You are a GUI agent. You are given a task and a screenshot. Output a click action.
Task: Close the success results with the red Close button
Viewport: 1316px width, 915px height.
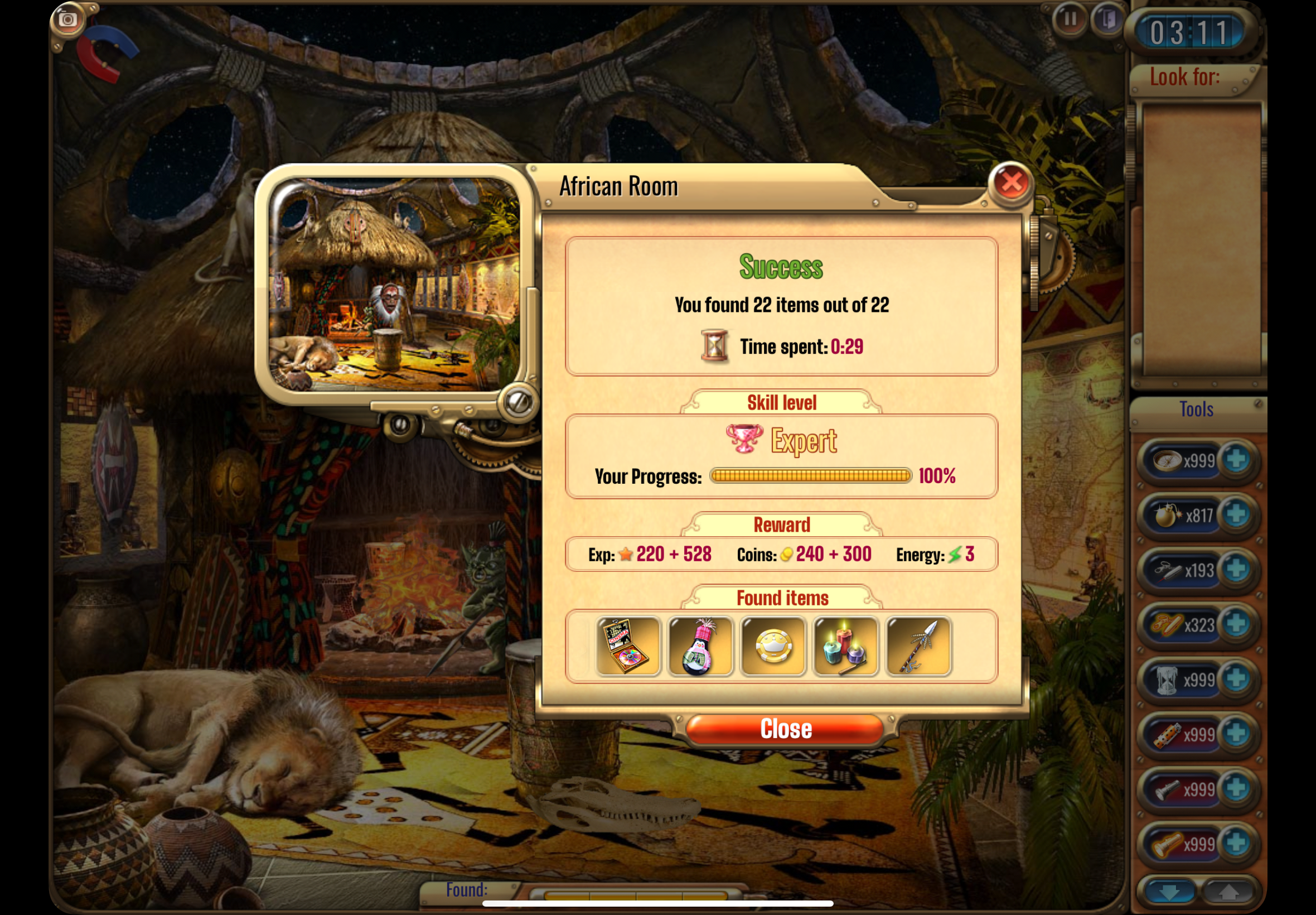[785, 729]
